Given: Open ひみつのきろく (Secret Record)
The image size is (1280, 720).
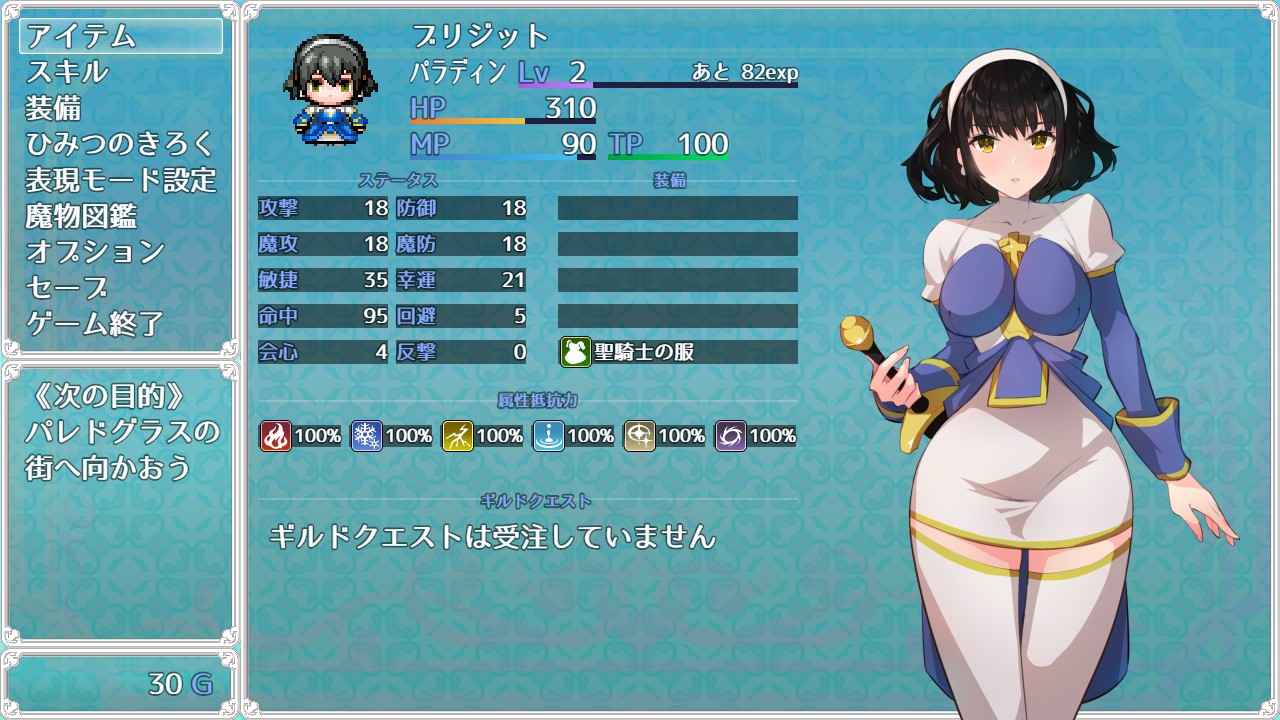Looking at the screenshot, I should click(x=120, y=144).
